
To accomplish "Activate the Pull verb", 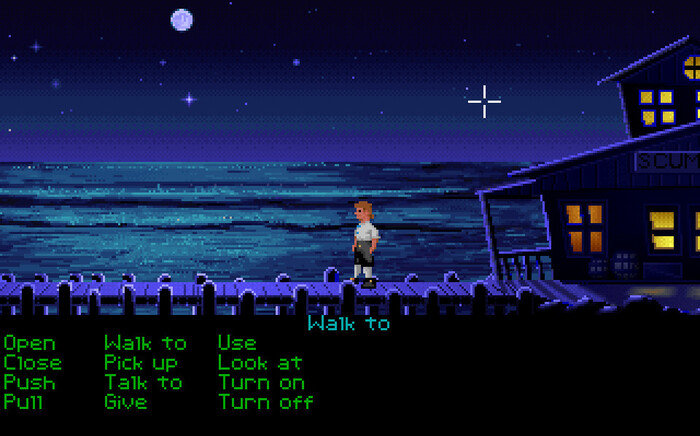I will [25, 402].
